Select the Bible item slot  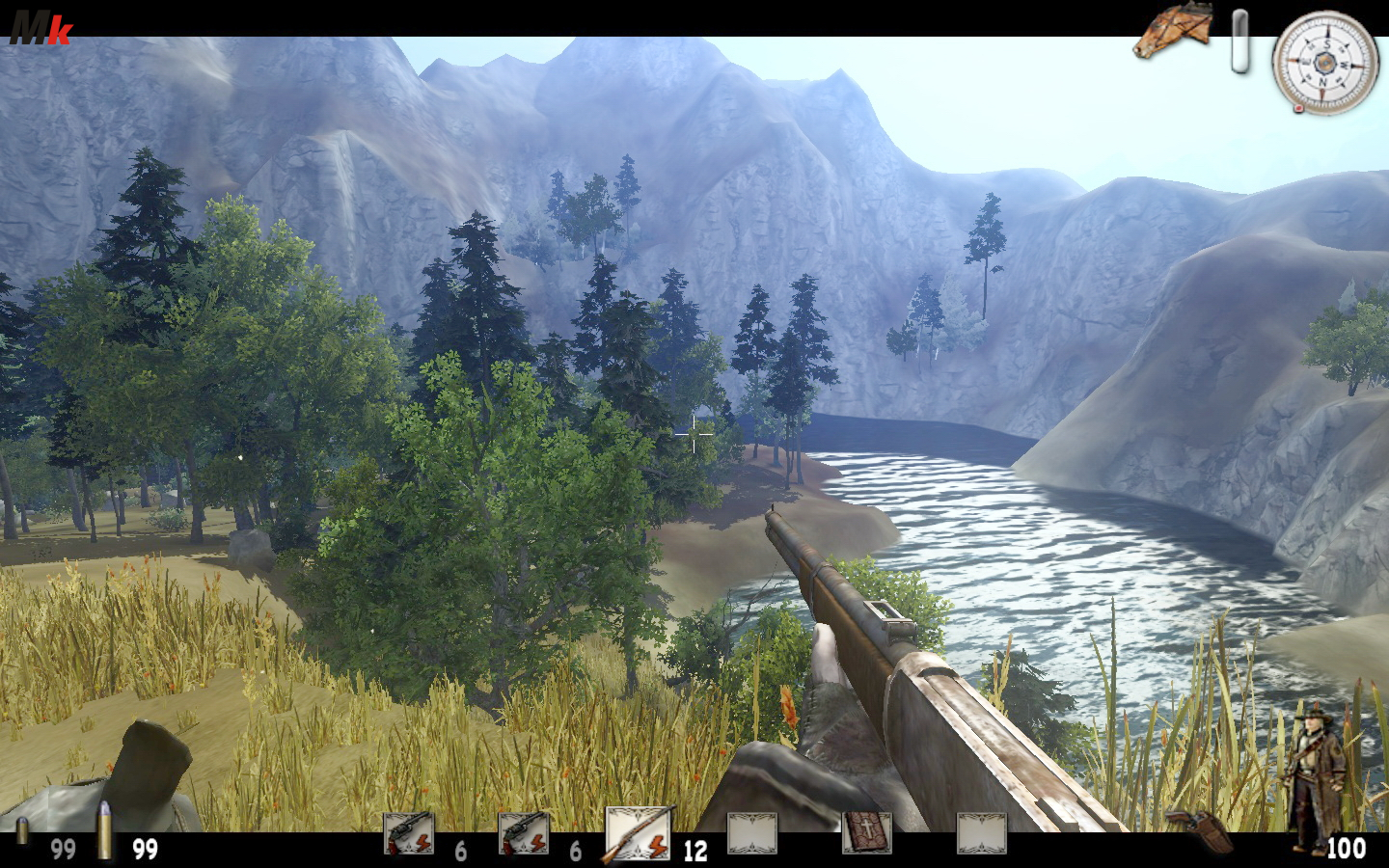point(866,833)
